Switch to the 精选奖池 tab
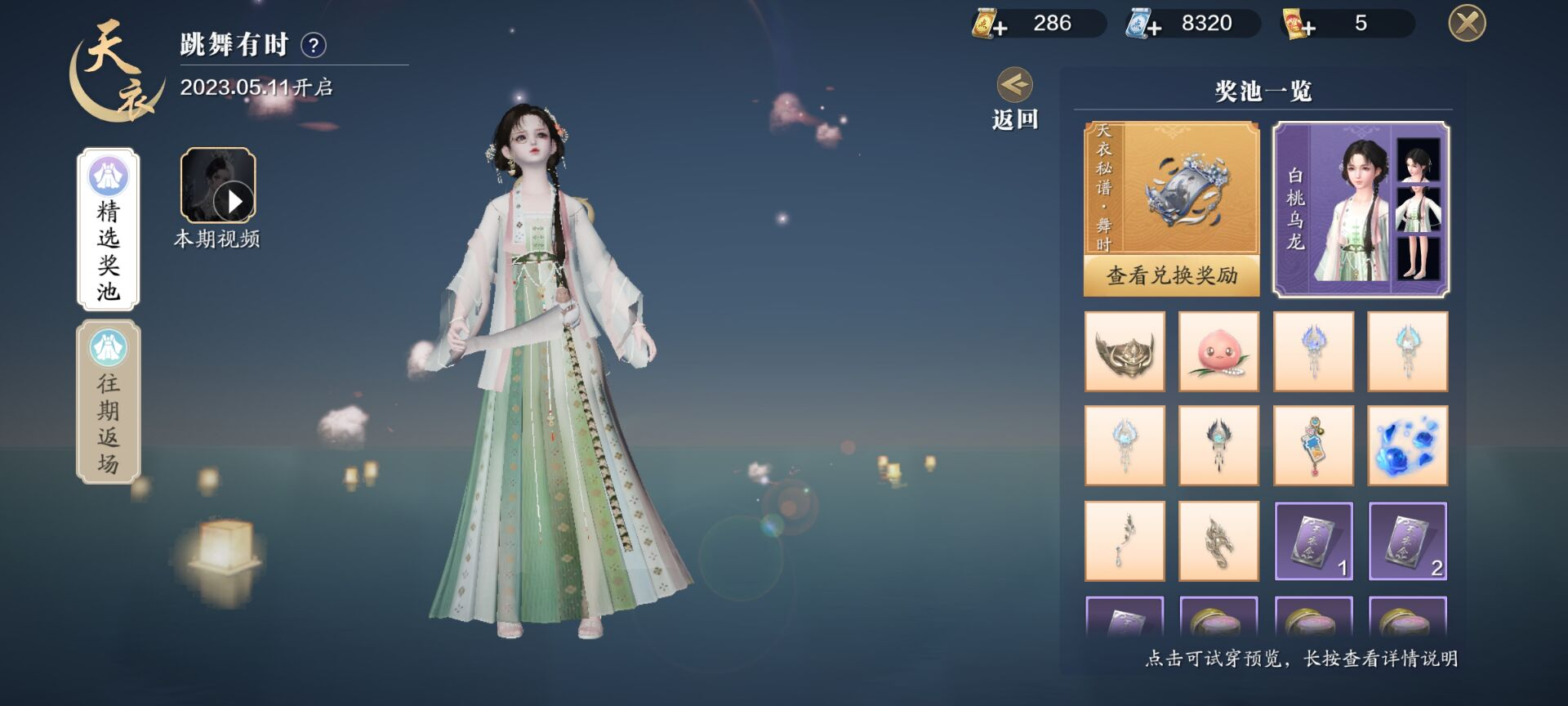This screenshot has width=1568, height=706. tap(109, 229)
